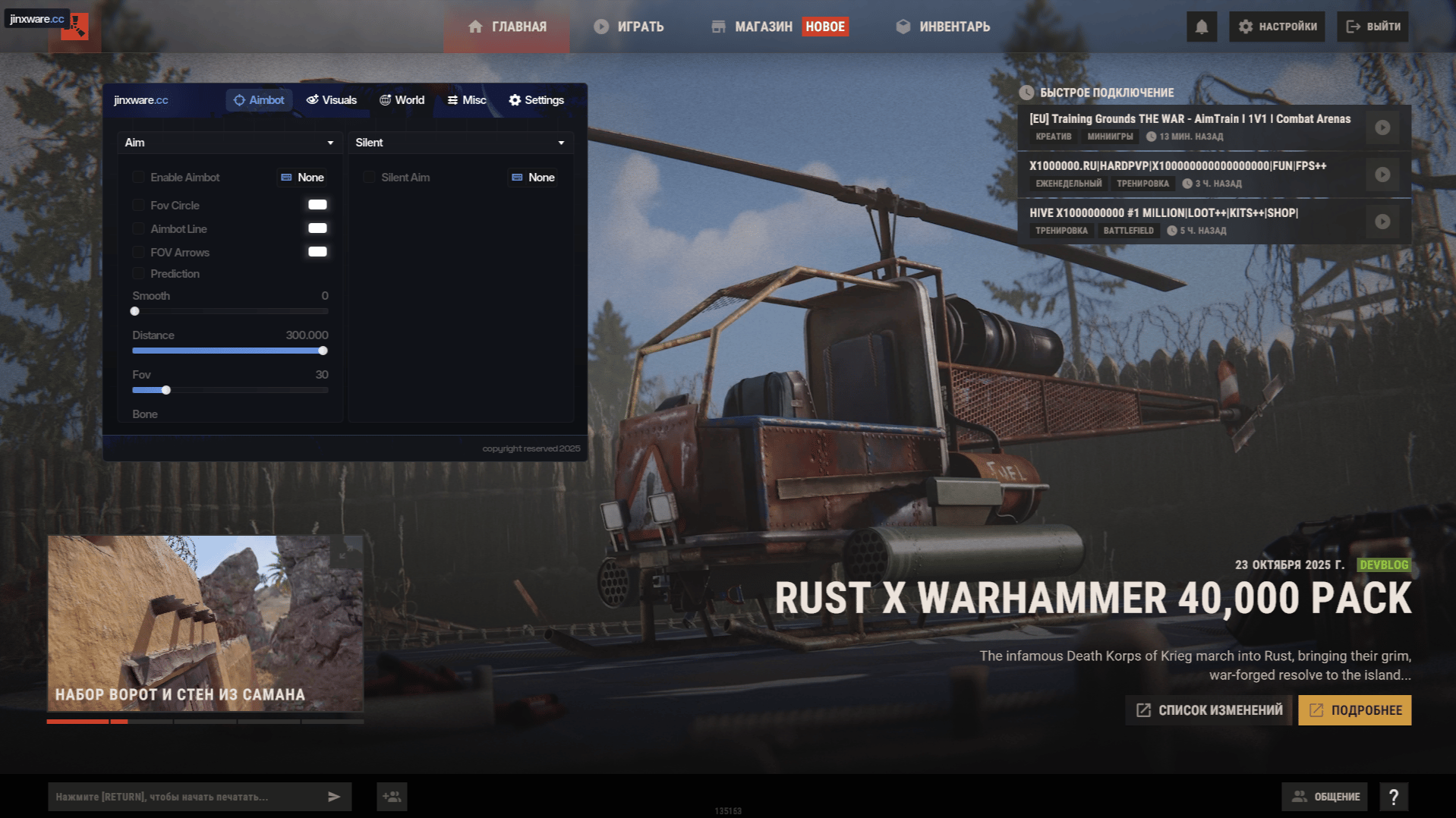Viewport: 1456px width, 818px height.
Task: Connect to HIVE X1000000000 server
Action: tap(1382, 222)
